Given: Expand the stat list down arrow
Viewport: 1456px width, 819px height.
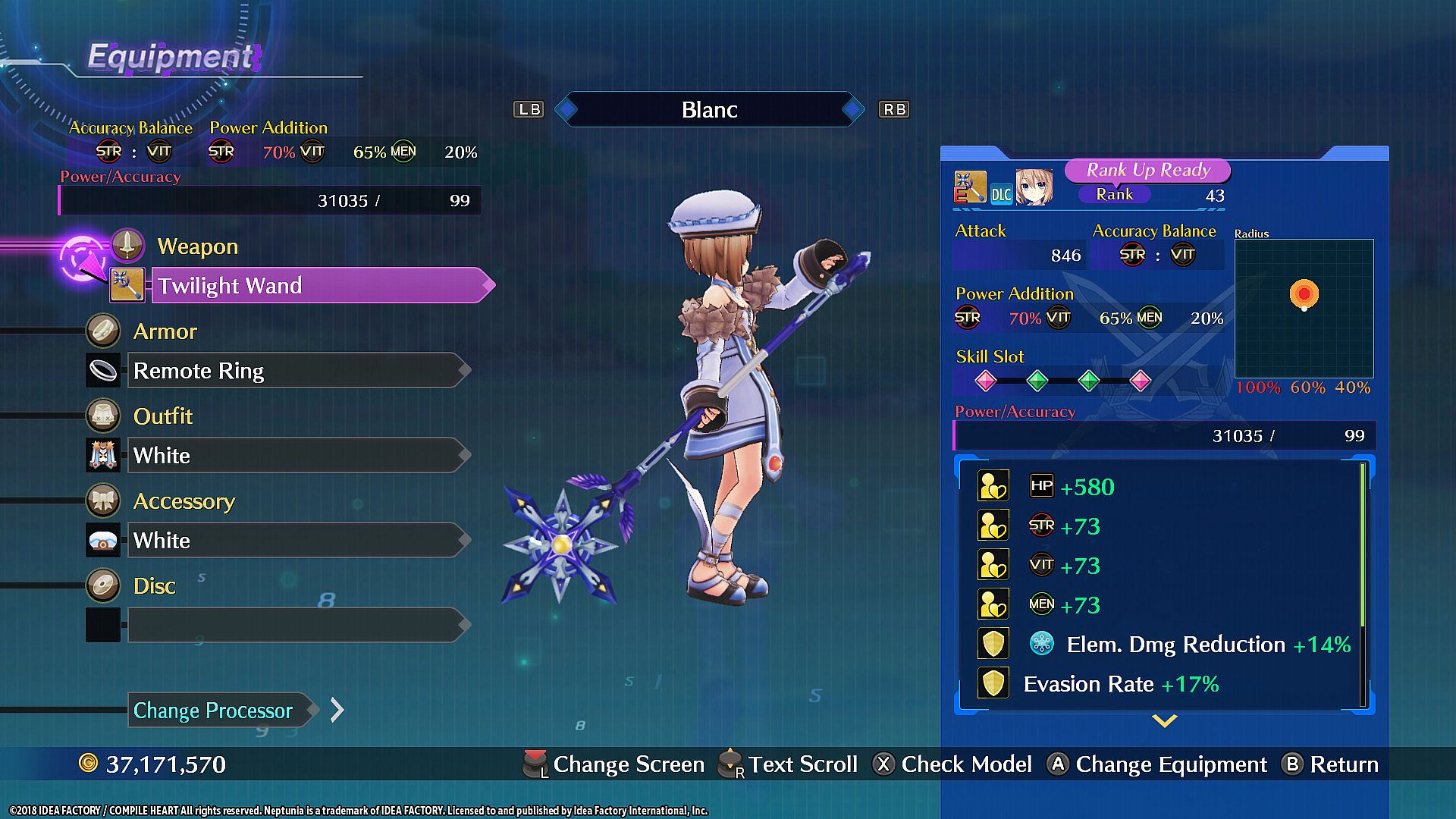Looking at the screenshot, I should [x=1164, y=720].
